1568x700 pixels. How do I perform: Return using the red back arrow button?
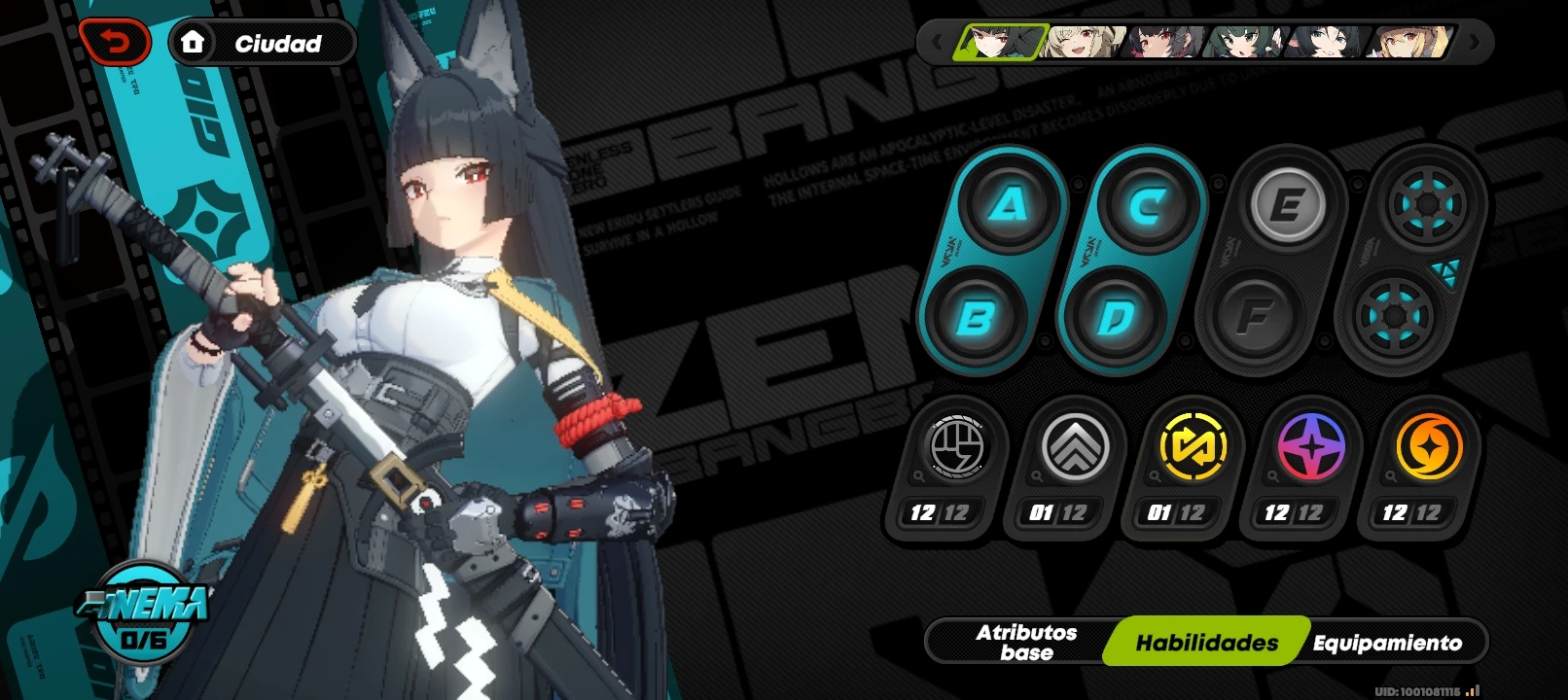[x=115, y=42]
